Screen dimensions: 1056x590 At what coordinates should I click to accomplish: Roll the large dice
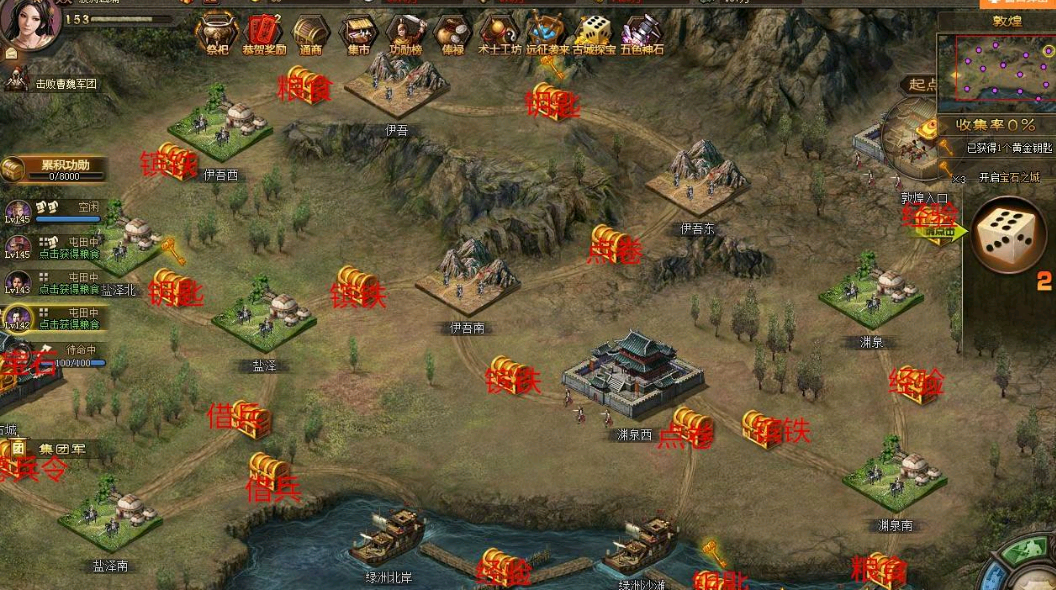coord(1008,234)
